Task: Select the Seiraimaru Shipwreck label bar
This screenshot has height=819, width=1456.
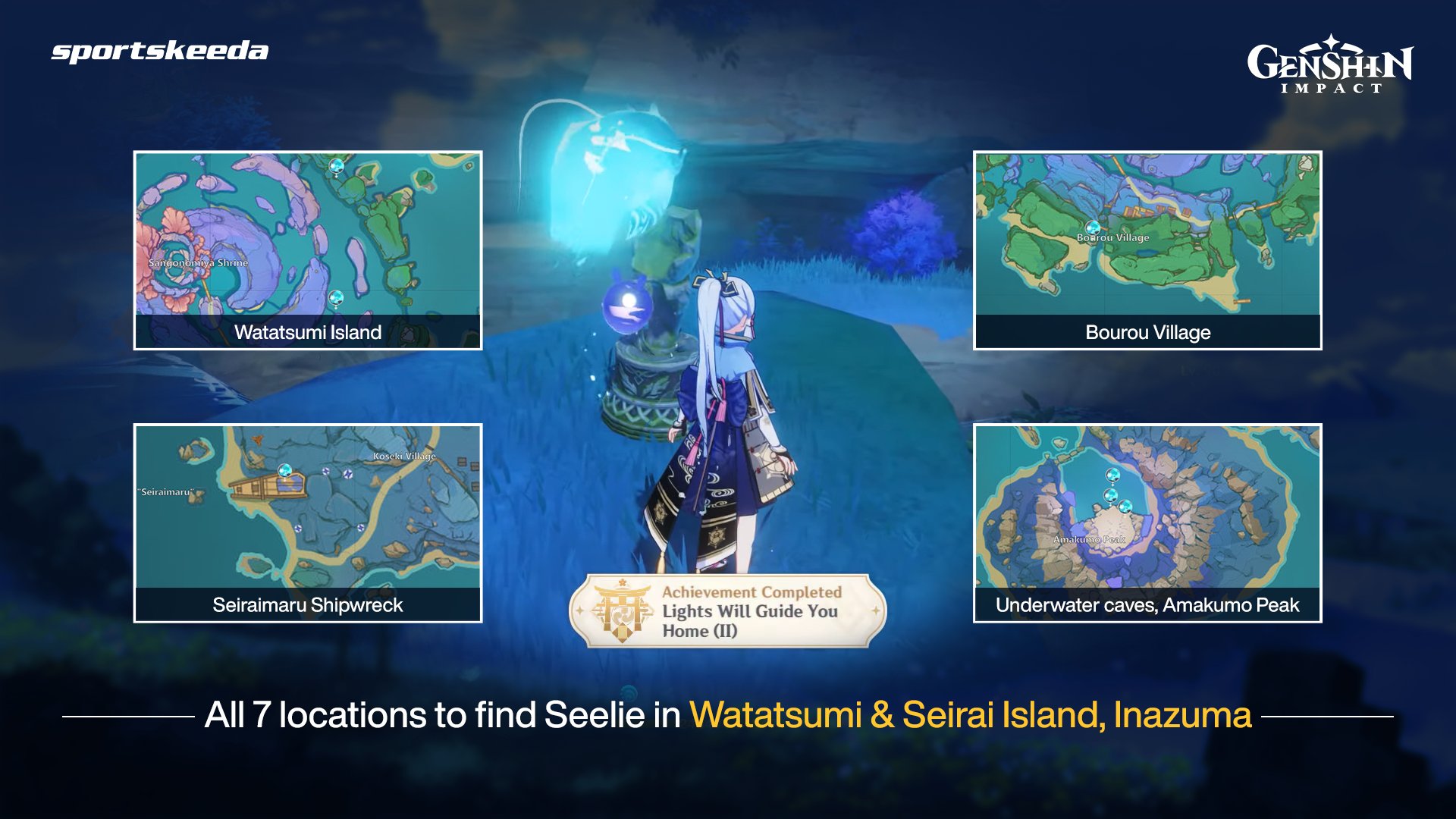Action: pyautogui.click(x=308, y=604)
